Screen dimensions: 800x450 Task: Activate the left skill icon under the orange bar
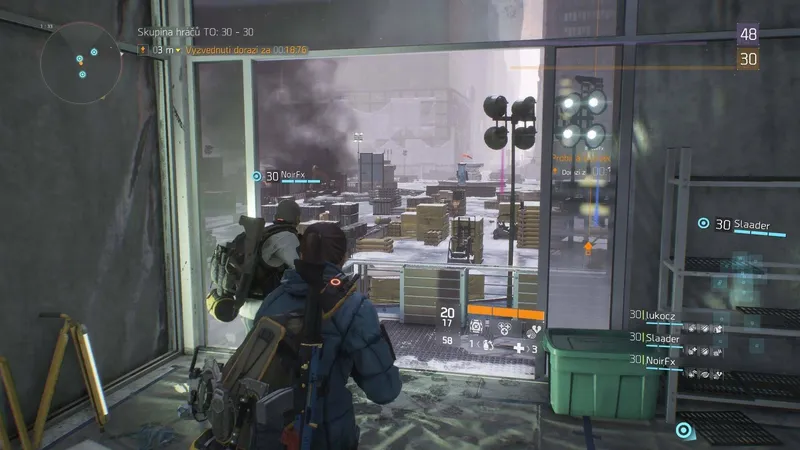[476, 326]
